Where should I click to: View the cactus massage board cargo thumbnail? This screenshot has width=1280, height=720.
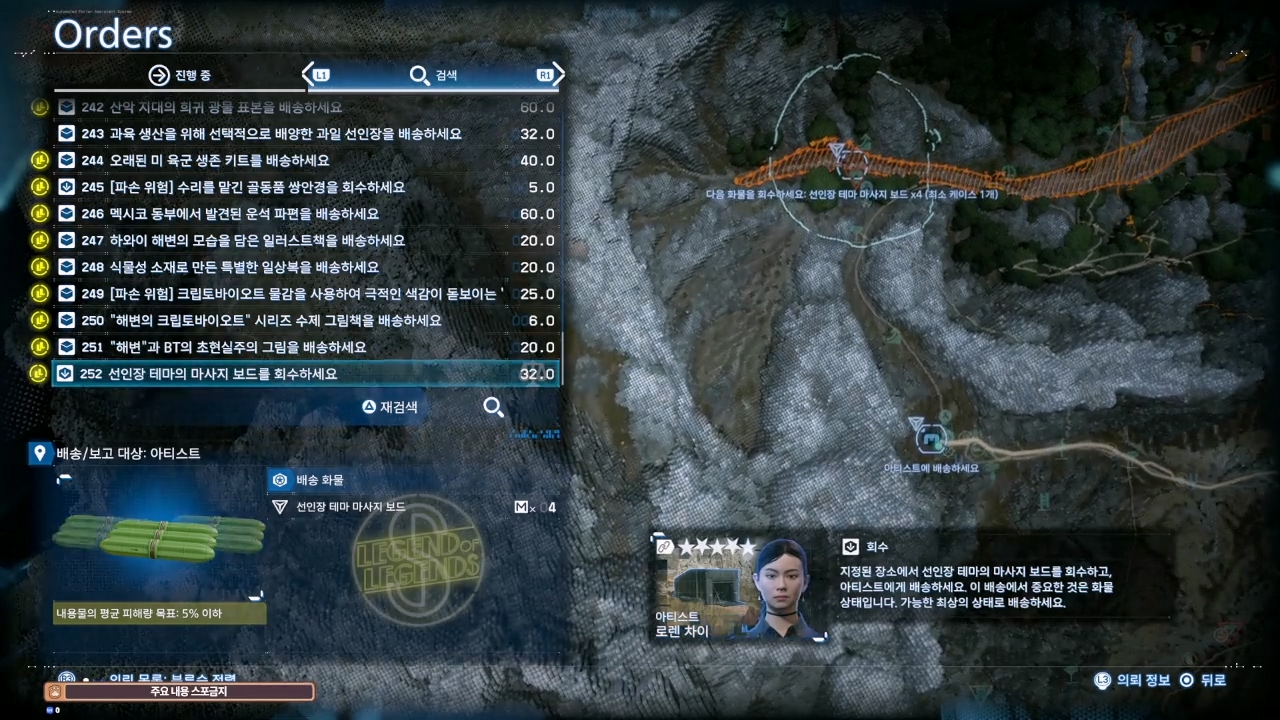(159, 541)
